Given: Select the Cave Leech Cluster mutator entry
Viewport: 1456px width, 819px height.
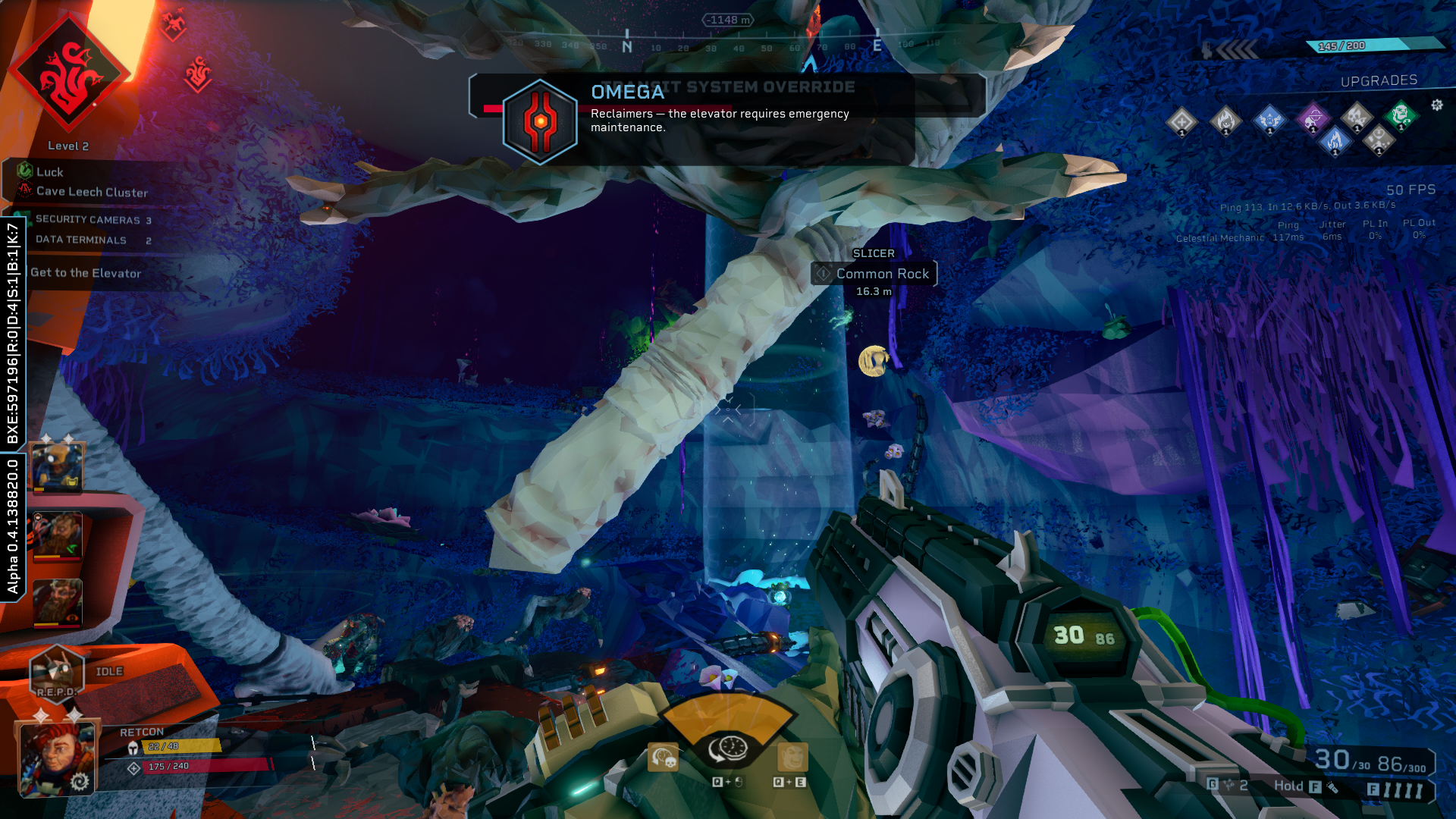Looking at the screenshot, I should (92, 192).
